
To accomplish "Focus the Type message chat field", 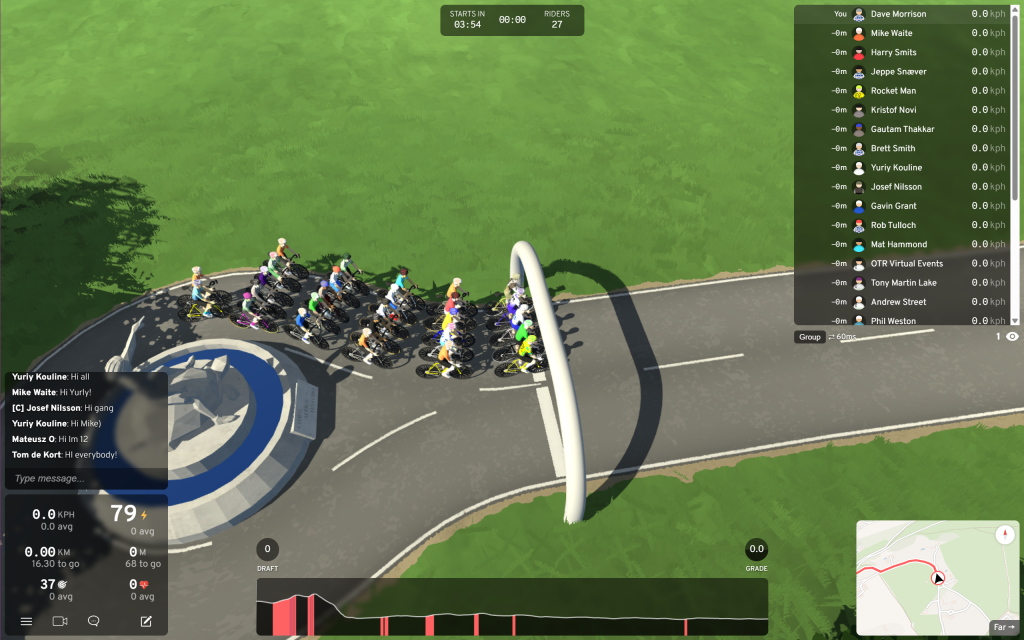I will [x=85, y=478].
